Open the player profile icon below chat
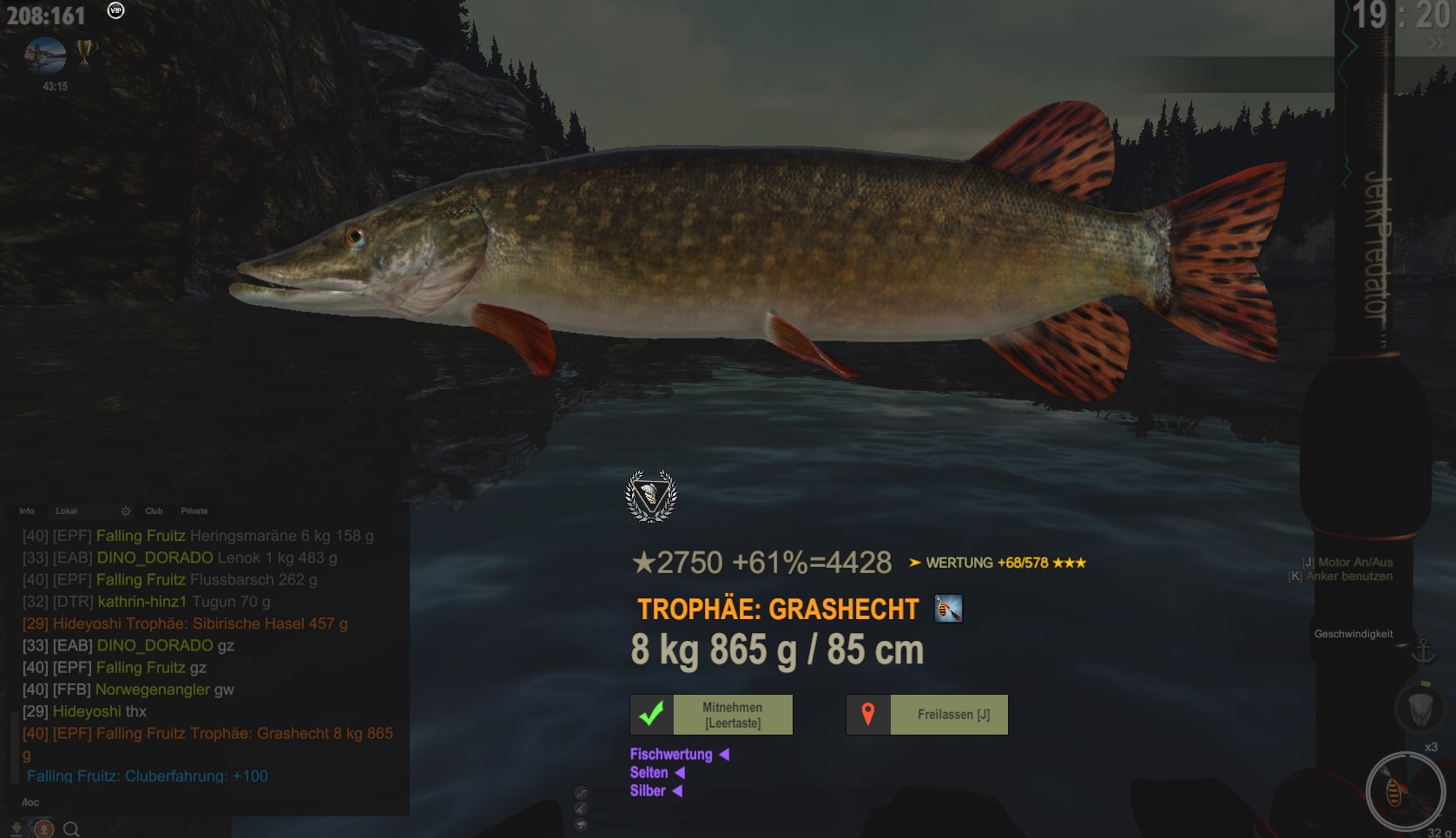Image resolution: width=1456 pixels, height=838 pixels. tap(43, 829)
